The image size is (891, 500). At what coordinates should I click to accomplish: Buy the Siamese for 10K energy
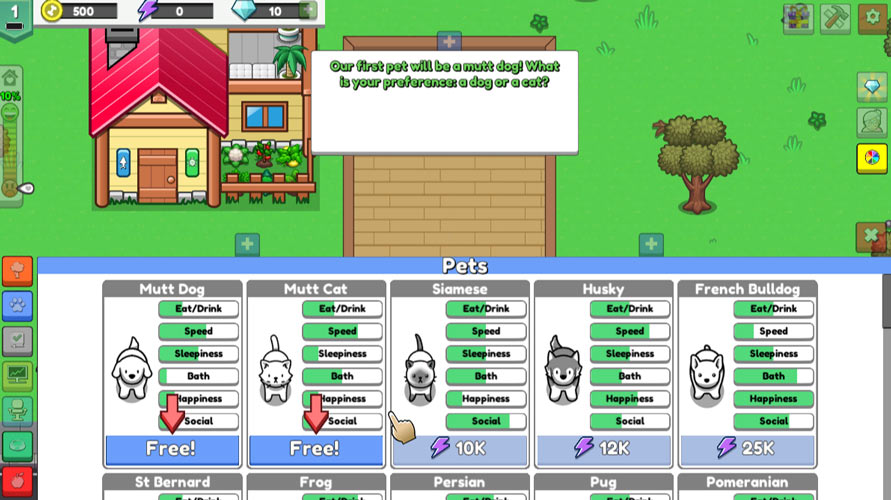tap(459, 449)
